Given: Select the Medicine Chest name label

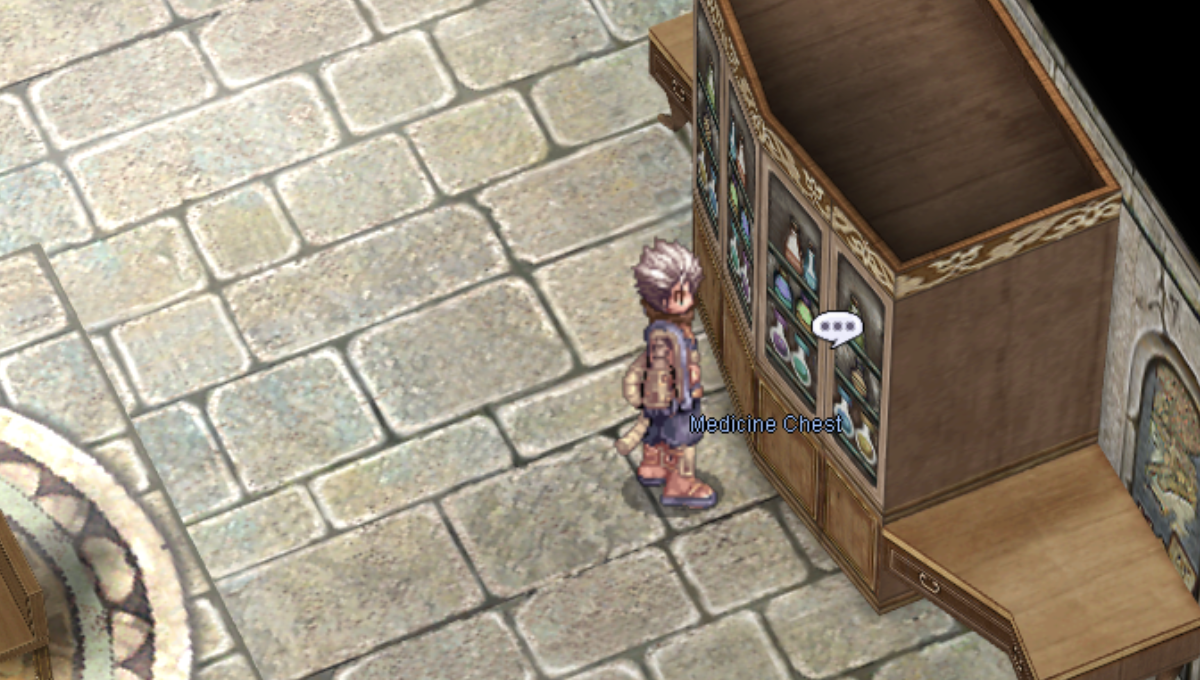Looking at the screenshot, I should click(x=766, y=424).
